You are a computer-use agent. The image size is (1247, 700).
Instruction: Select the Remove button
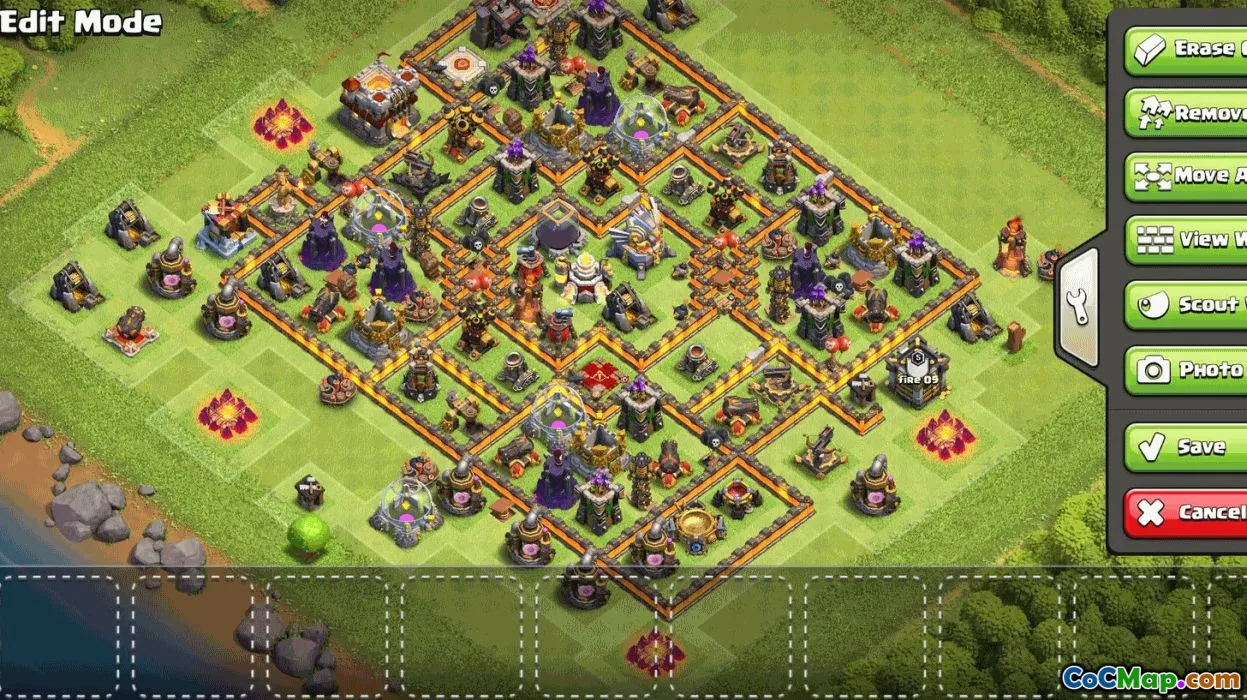pos(1188,113)
